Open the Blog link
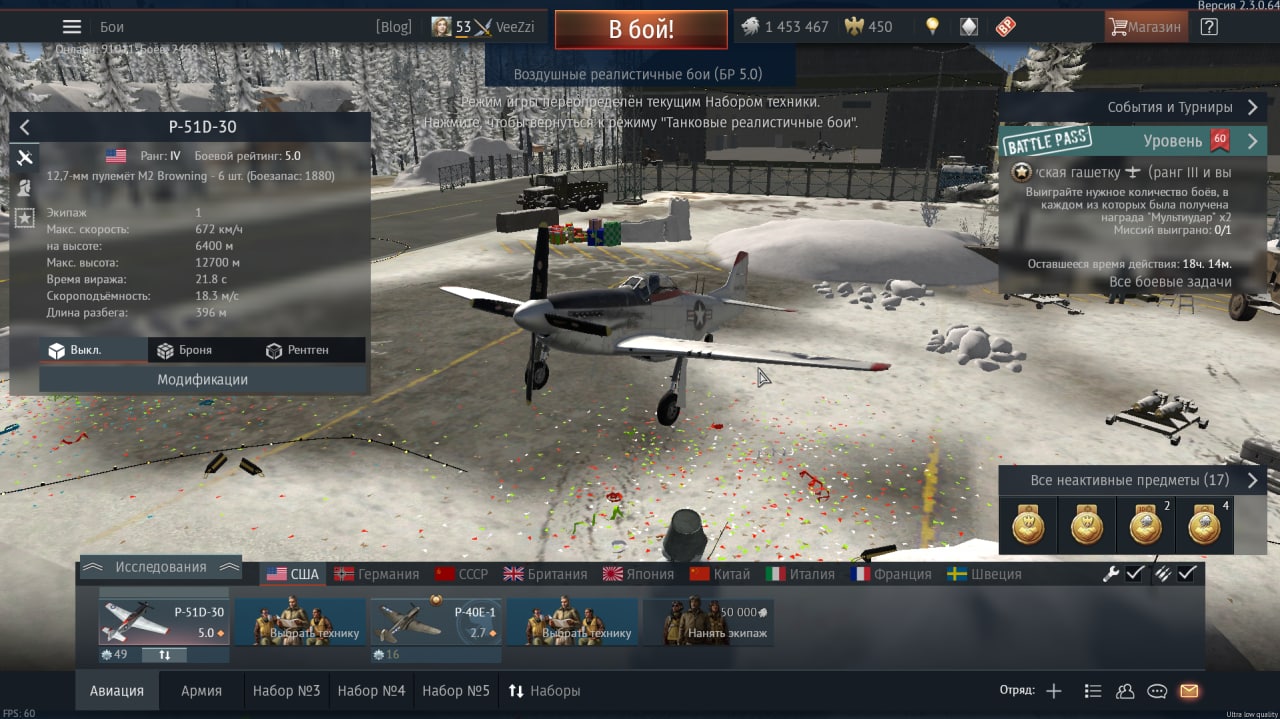This screenshot has height=719, width=1280. (x=393, y=27)
